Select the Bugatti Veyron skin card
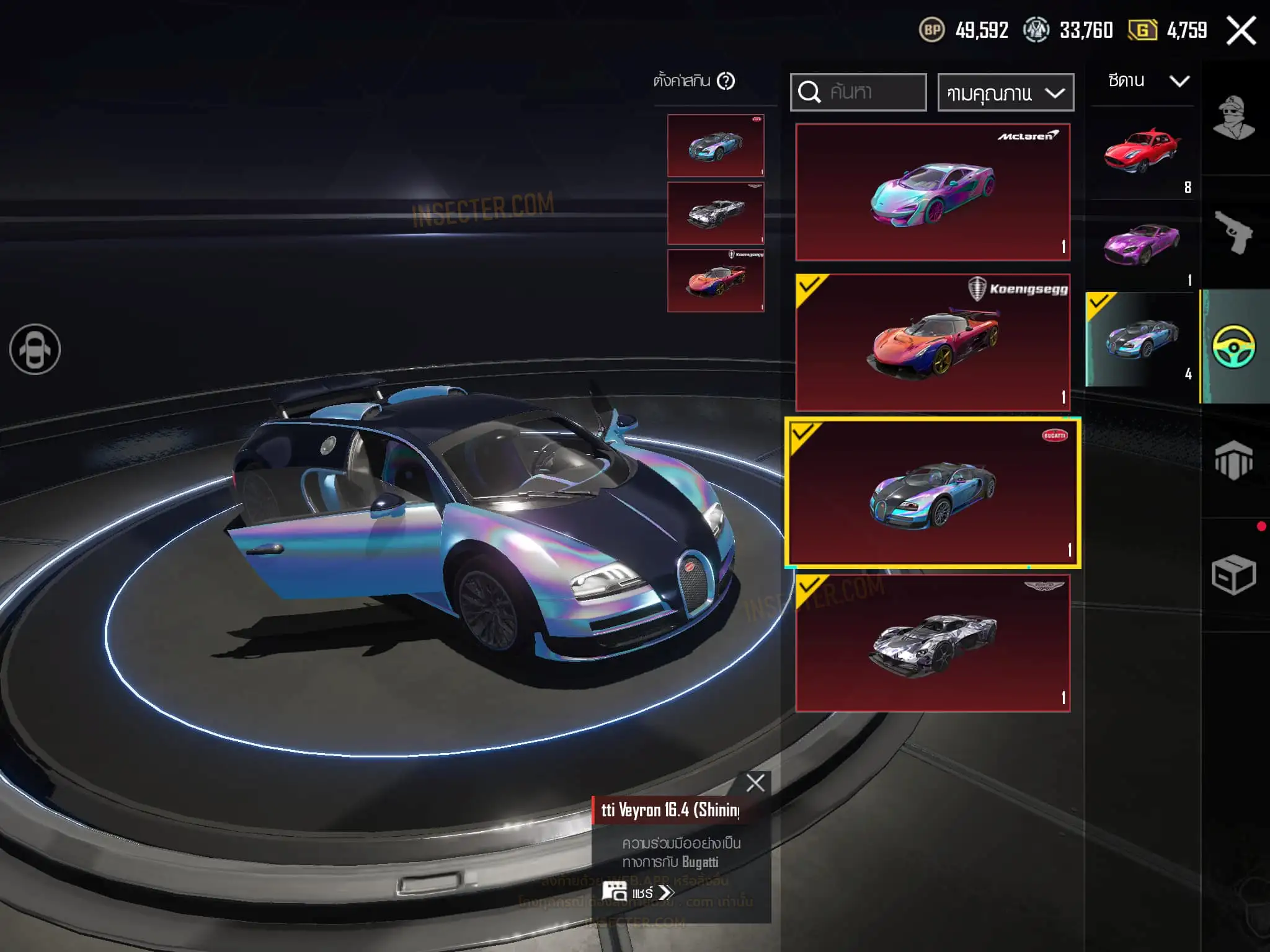The height and width of the screenshot is (952, 1270). click(x=933, y=493)
